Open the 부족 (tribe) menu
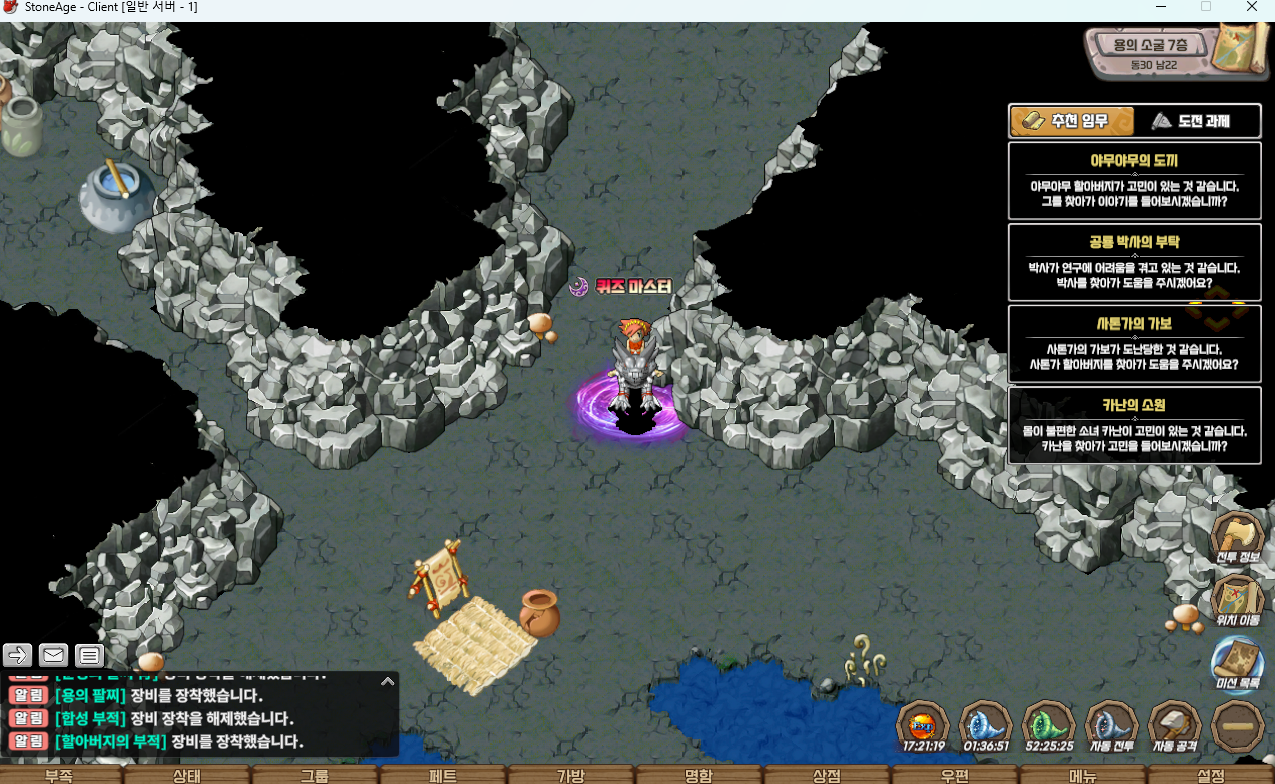Viewport: 1275px width, 784px height. pyautogui.click(x=59, y=776)
